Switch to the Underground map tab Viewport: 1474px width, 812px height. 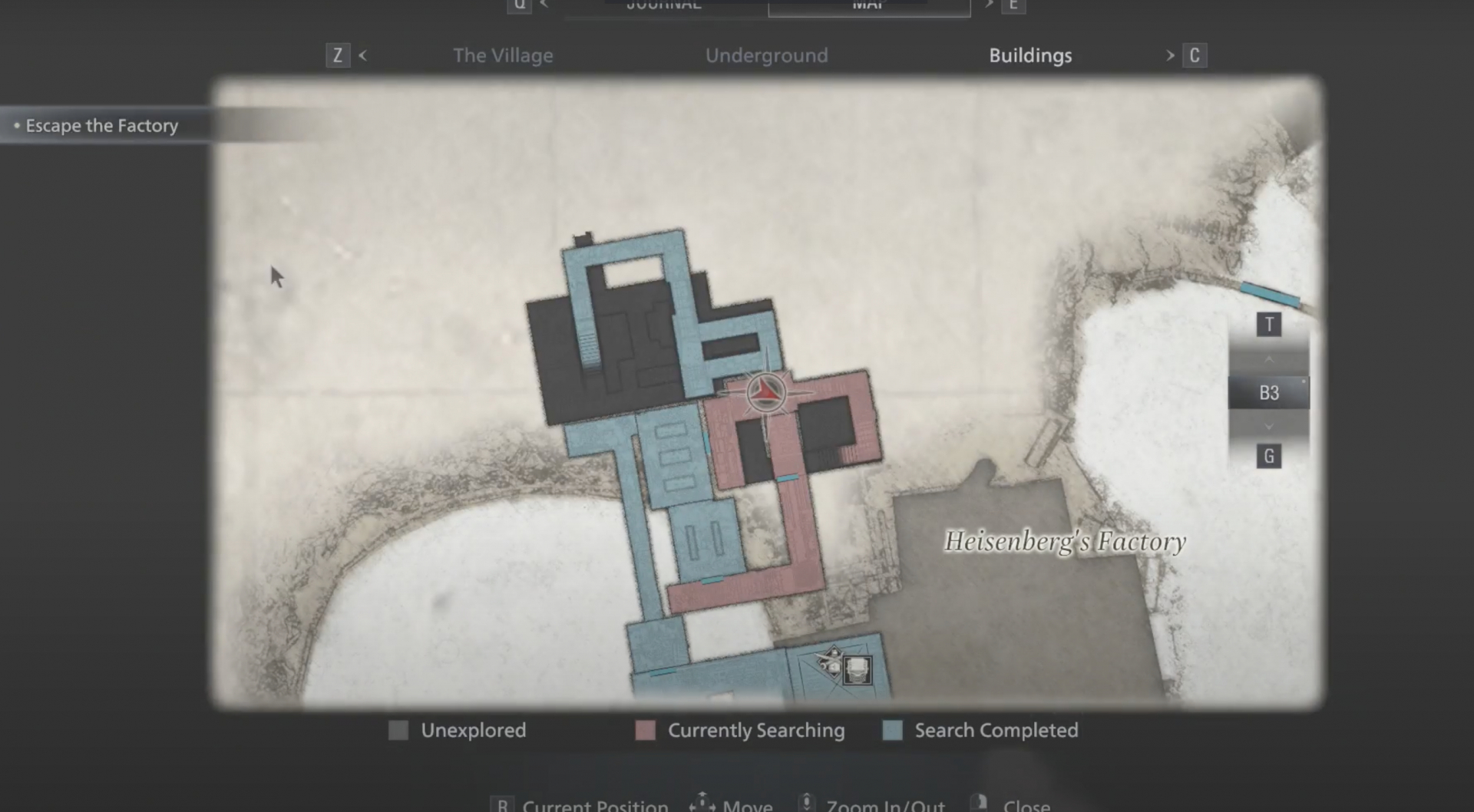765,54
